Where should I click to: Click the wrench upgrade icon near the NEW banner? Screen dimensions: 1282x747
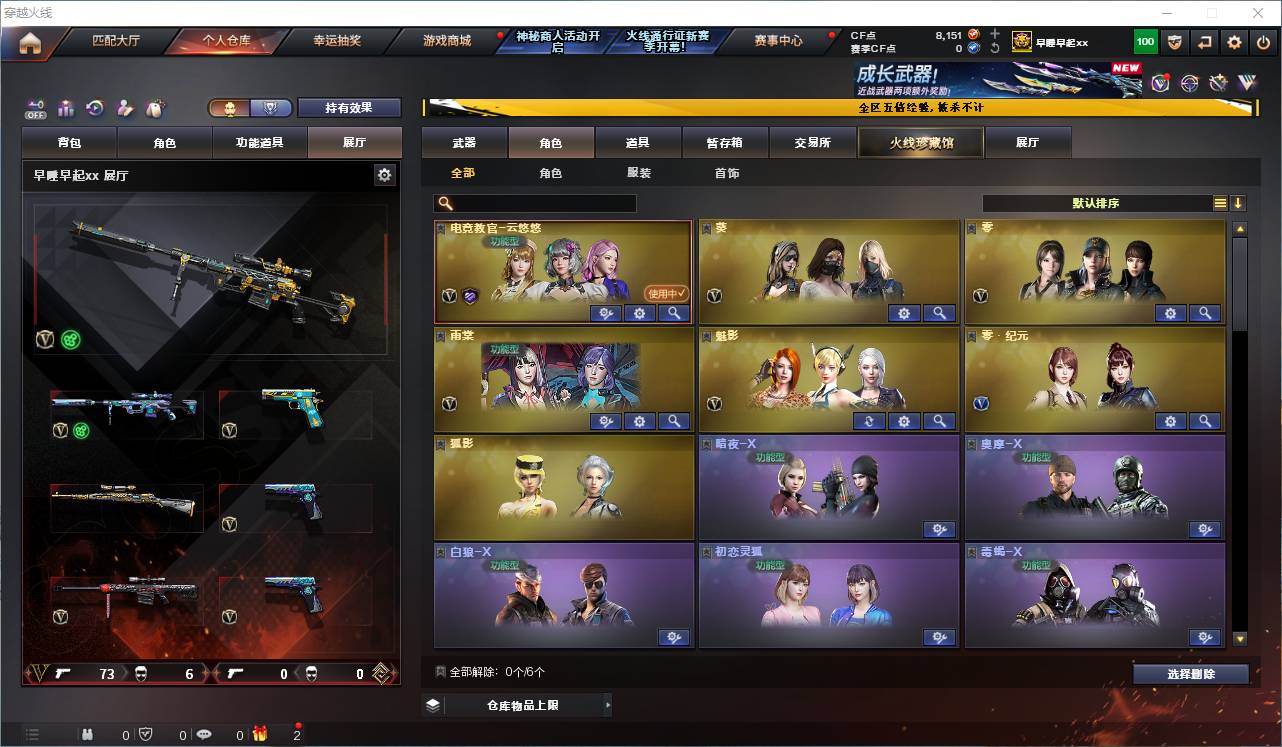tap(1218, 82)
